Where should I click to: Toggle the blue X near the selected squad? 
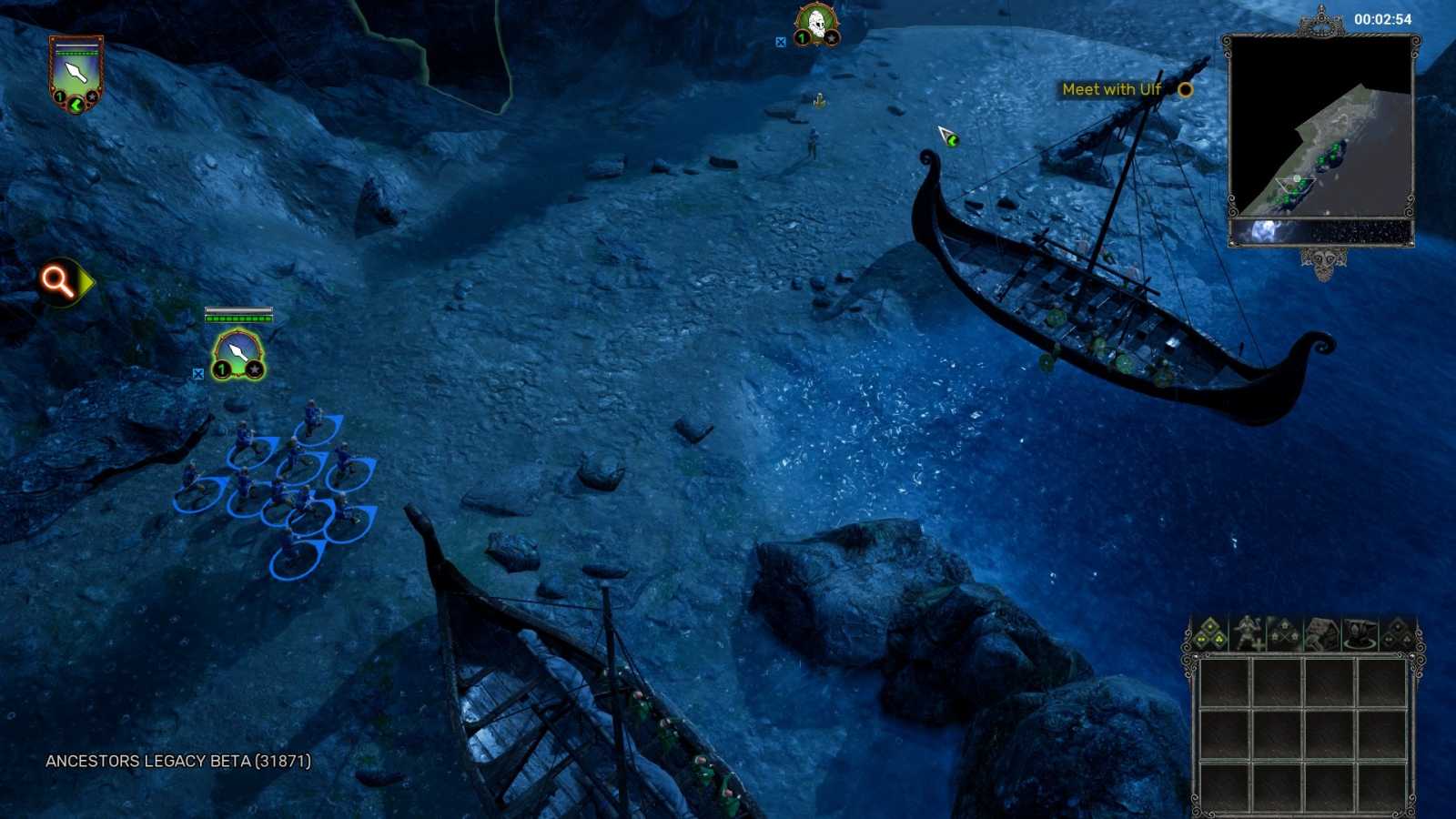point(197,372)
